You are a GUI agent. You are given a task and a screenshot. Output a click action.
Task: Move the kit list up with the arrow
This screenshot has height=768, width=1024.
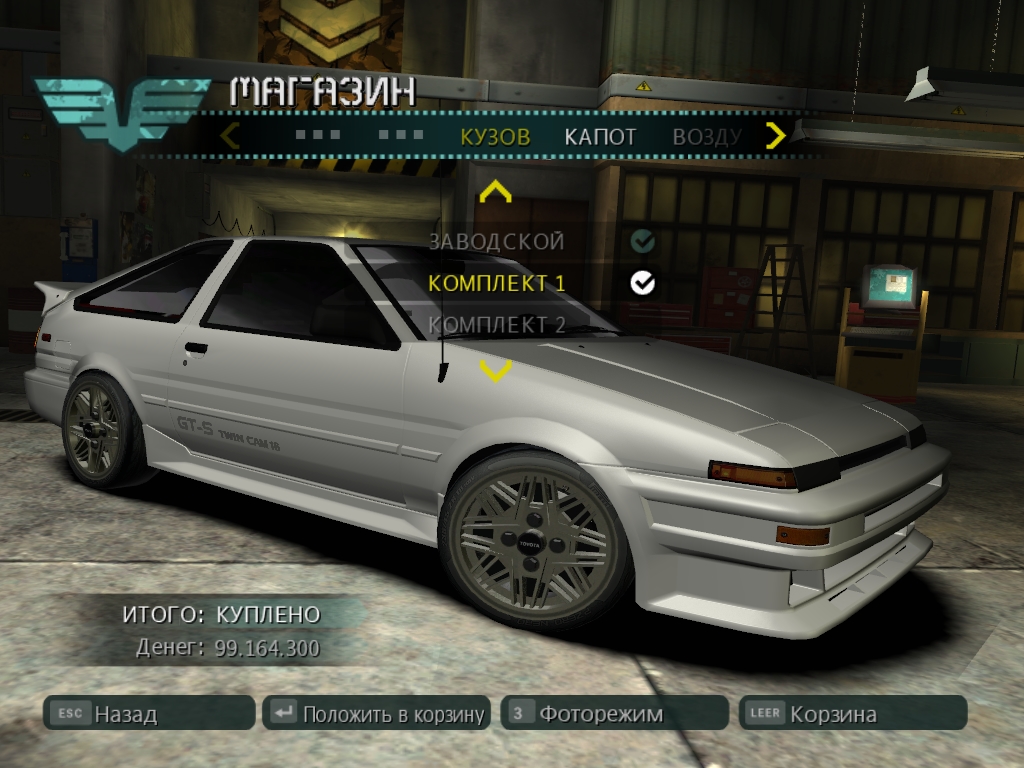point(495,192)
